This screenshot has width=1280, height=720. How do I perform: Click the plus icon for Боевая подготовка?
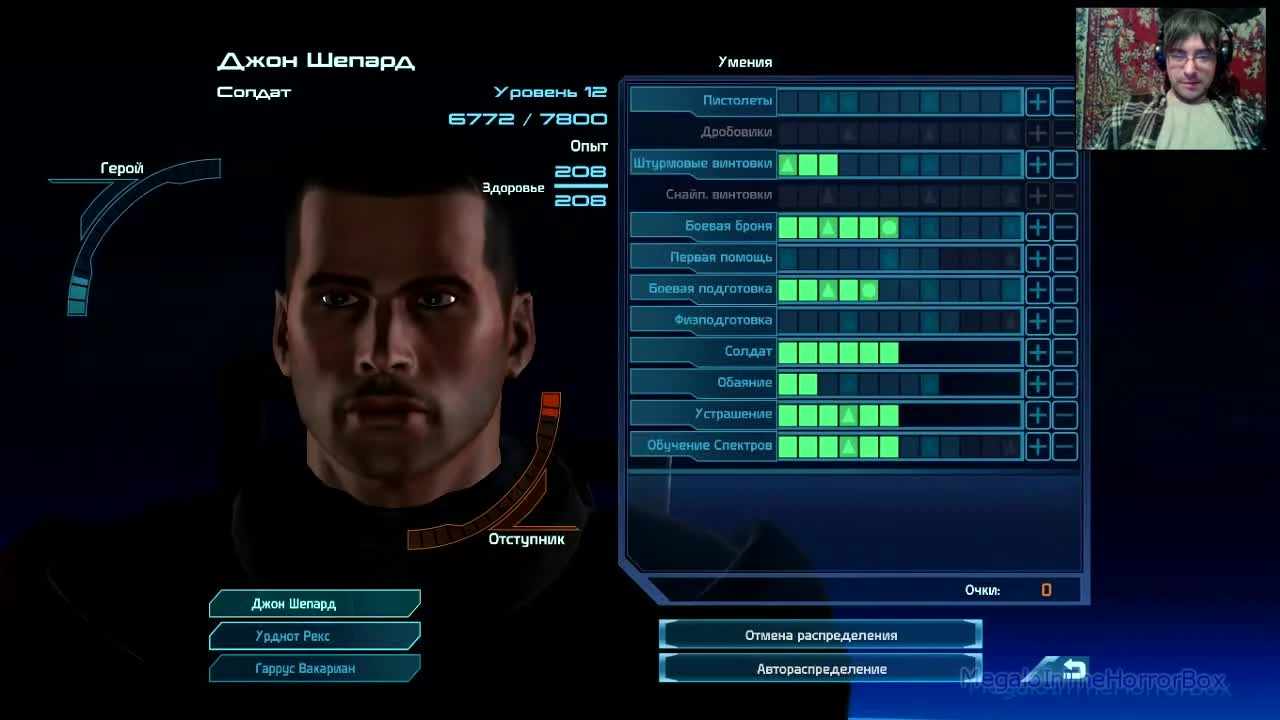pyautogui.click(x=1037, y=289)
